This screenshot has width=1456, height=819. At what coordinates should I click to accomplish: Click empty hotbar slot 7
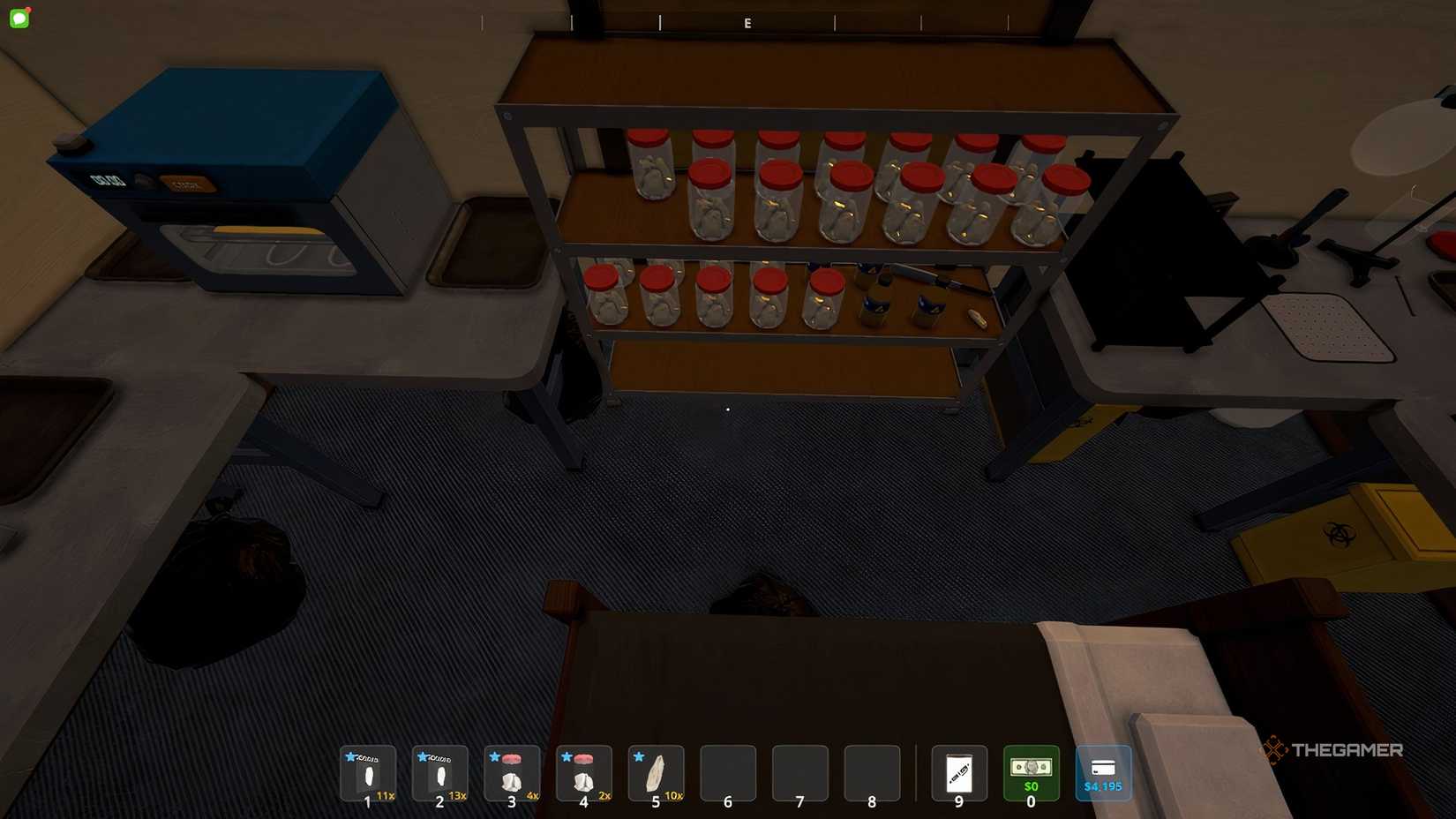coord(799,775)
